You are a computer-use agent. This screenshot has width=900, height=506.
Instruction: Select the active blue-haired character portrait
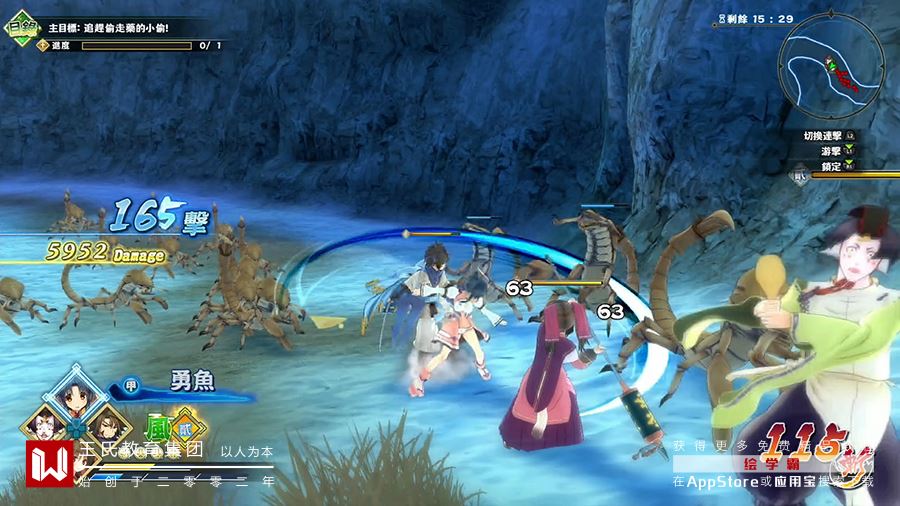(75, 397)
